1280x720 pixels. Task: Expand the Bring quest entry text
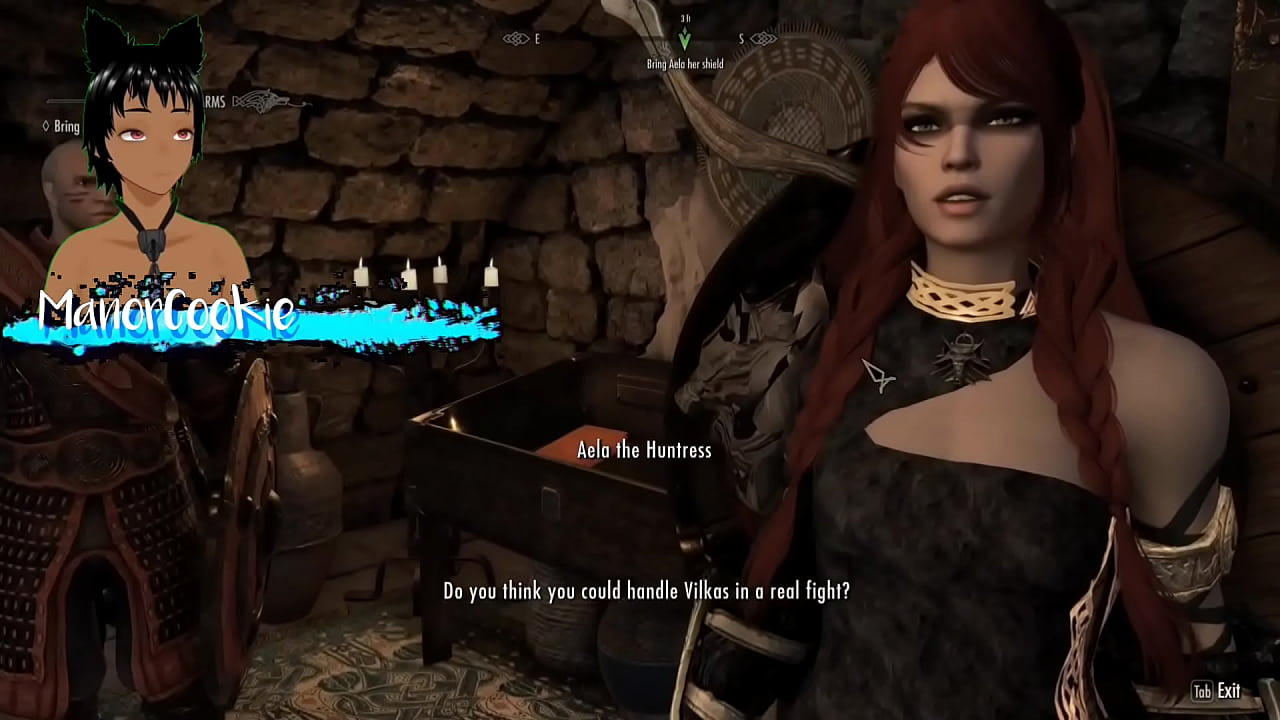click(x=66, y=126)
